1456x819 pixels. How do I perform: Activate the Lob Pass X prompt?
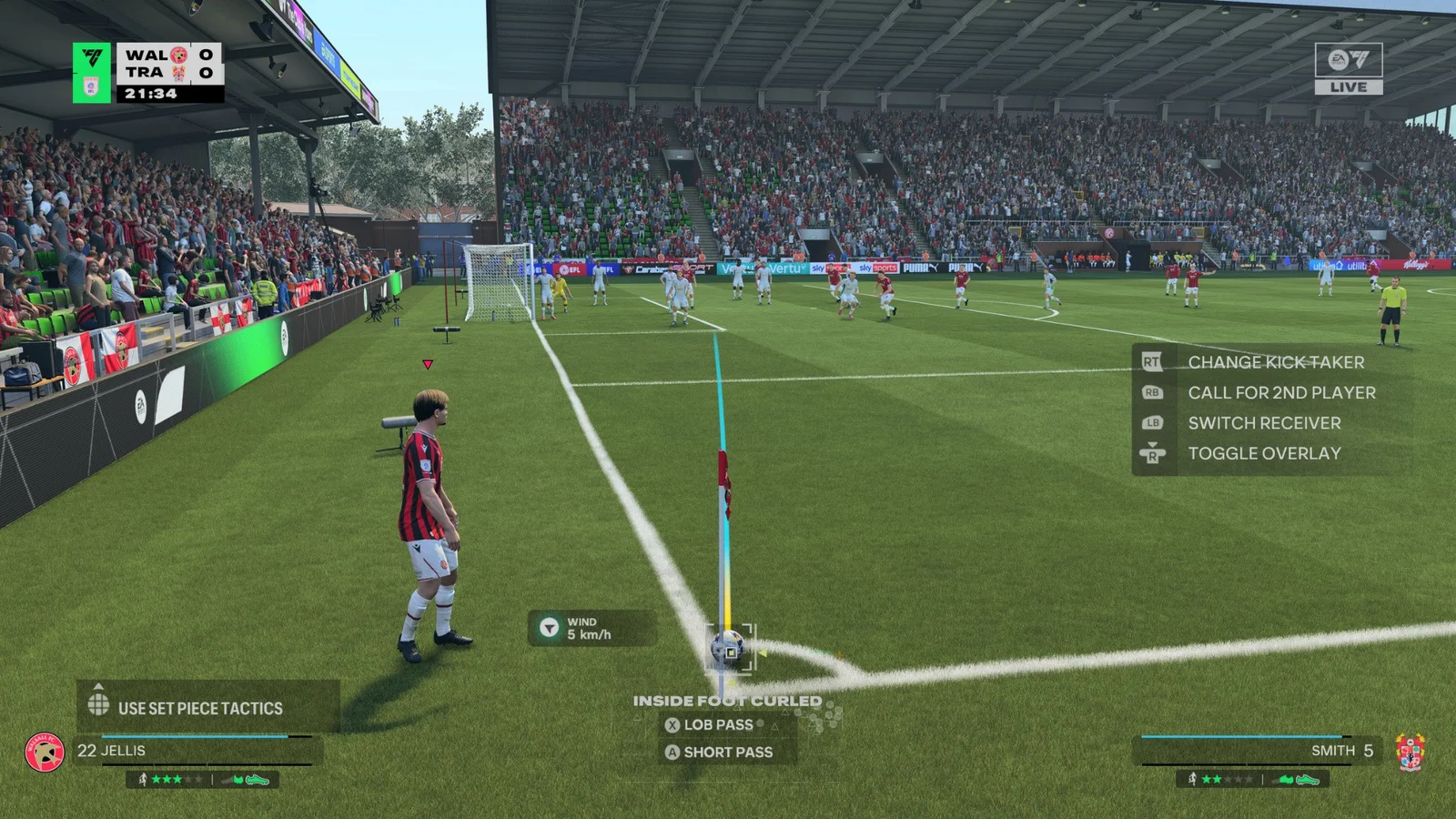point(672,725)
